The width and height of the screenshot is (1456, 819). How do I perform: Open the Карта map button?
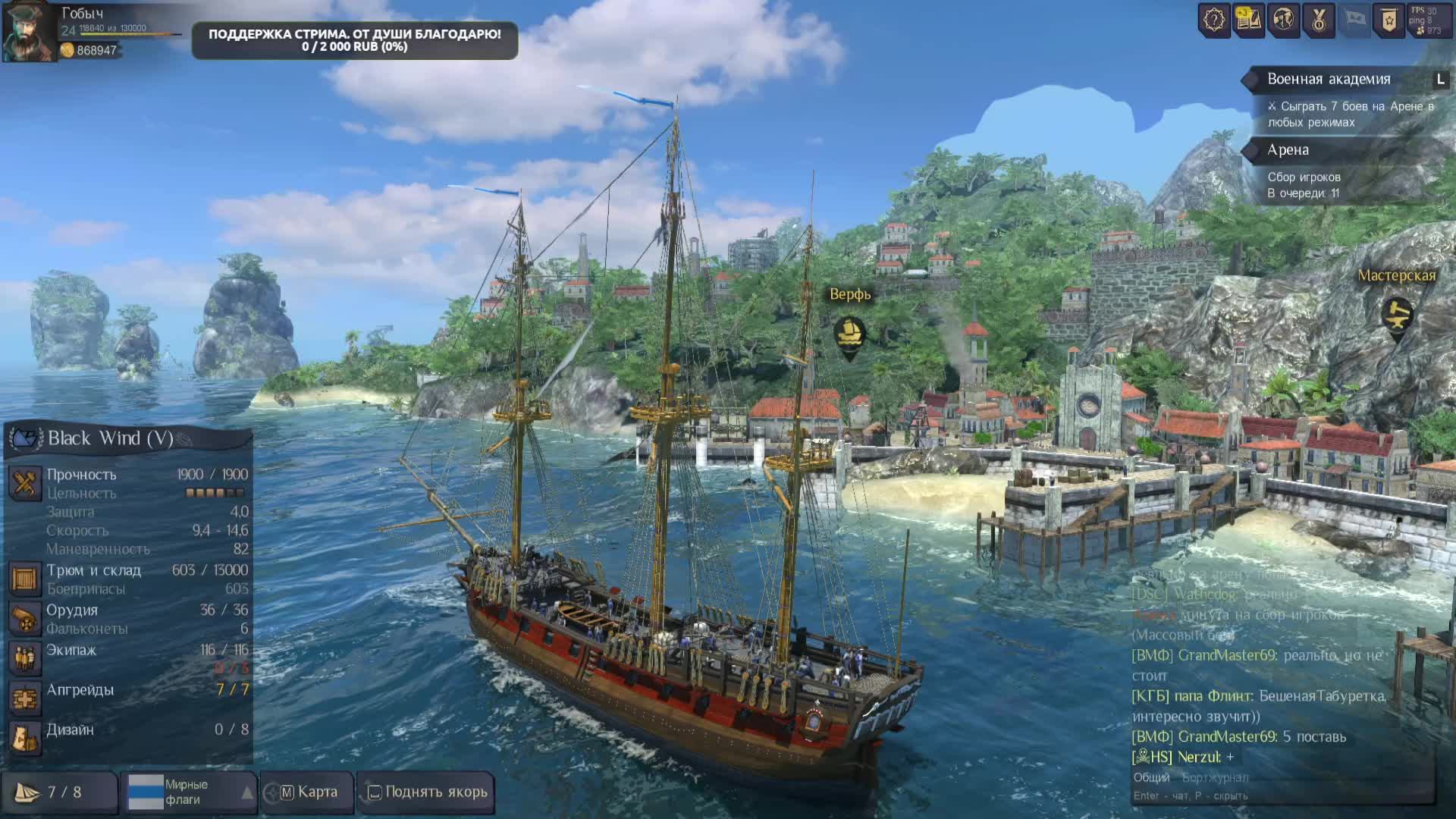point(307,792)
